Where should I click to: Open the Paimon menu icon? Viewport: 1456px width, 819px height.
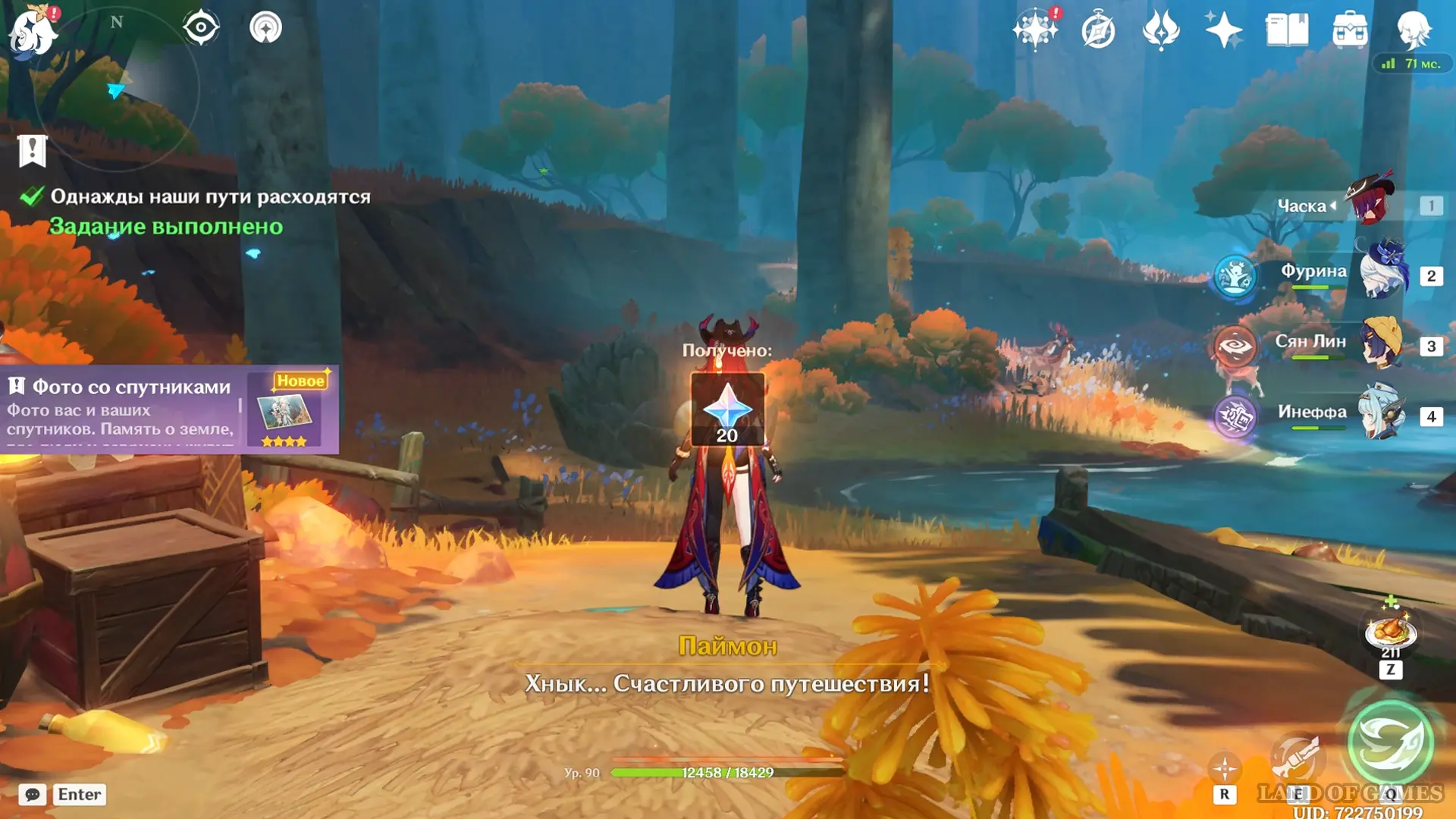pos(32,32)
